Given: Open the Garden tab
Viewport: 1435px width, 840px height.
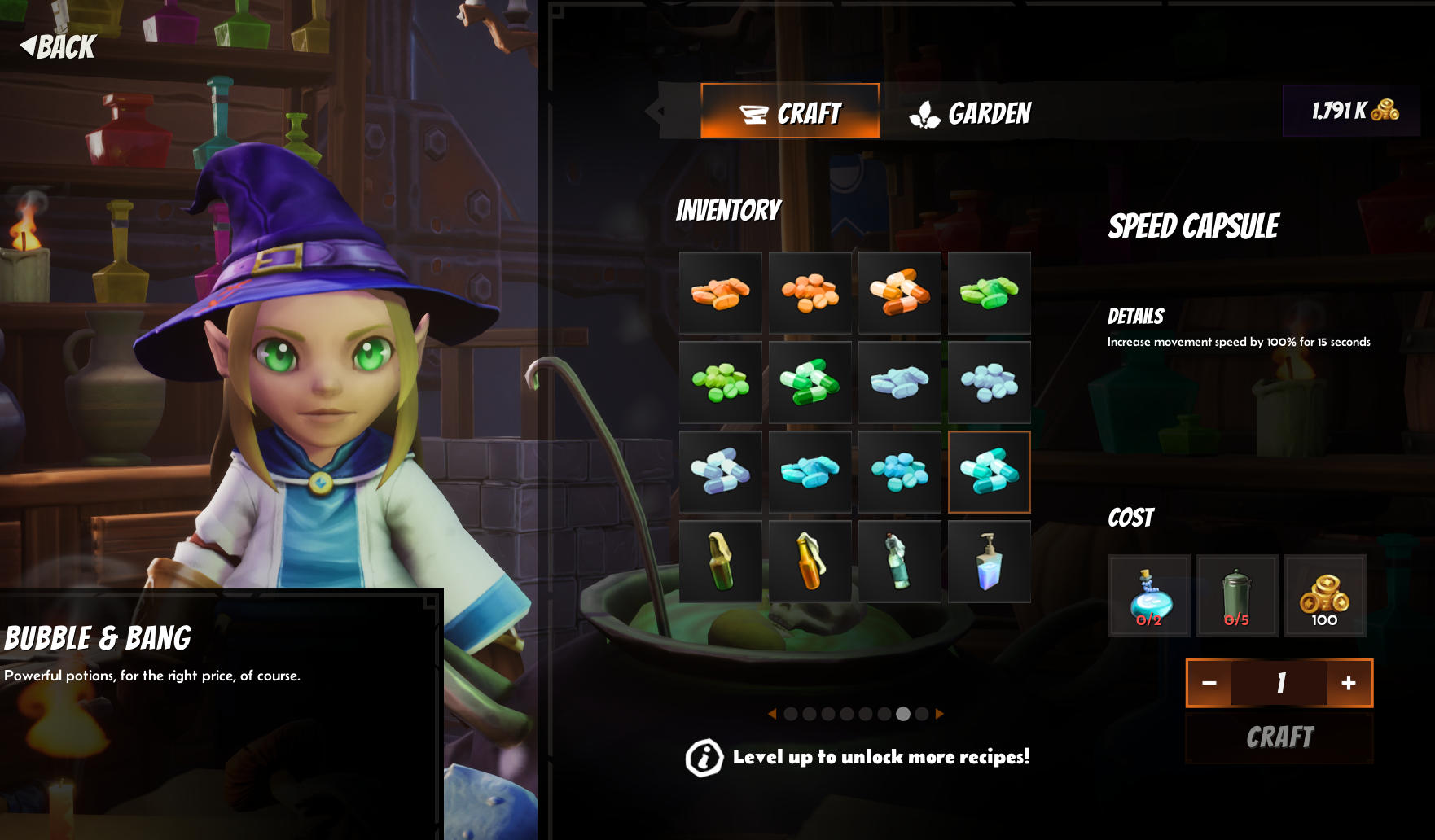Looking at the screenshot, I should coord(970,113).
